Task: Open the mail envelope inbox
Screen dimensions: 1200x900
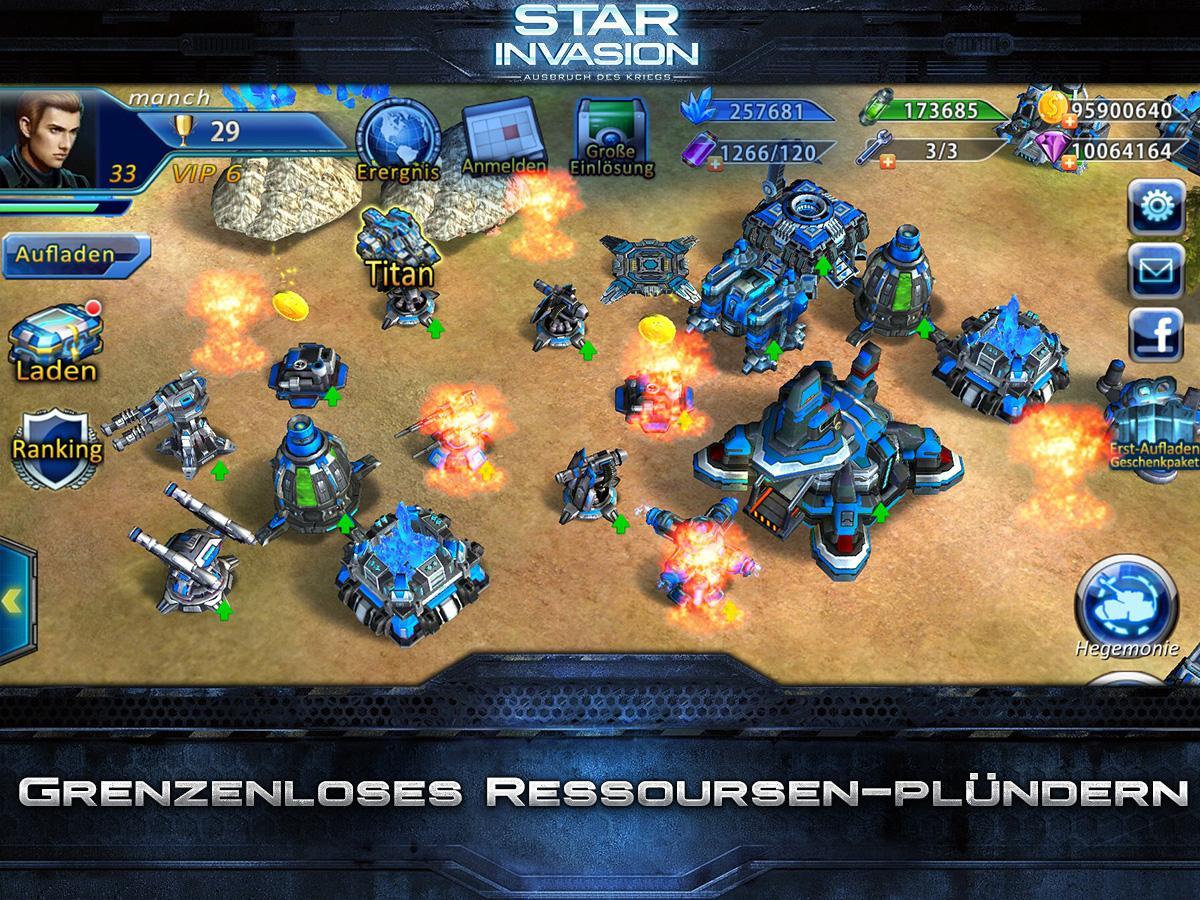Action: pos(1155,270)
